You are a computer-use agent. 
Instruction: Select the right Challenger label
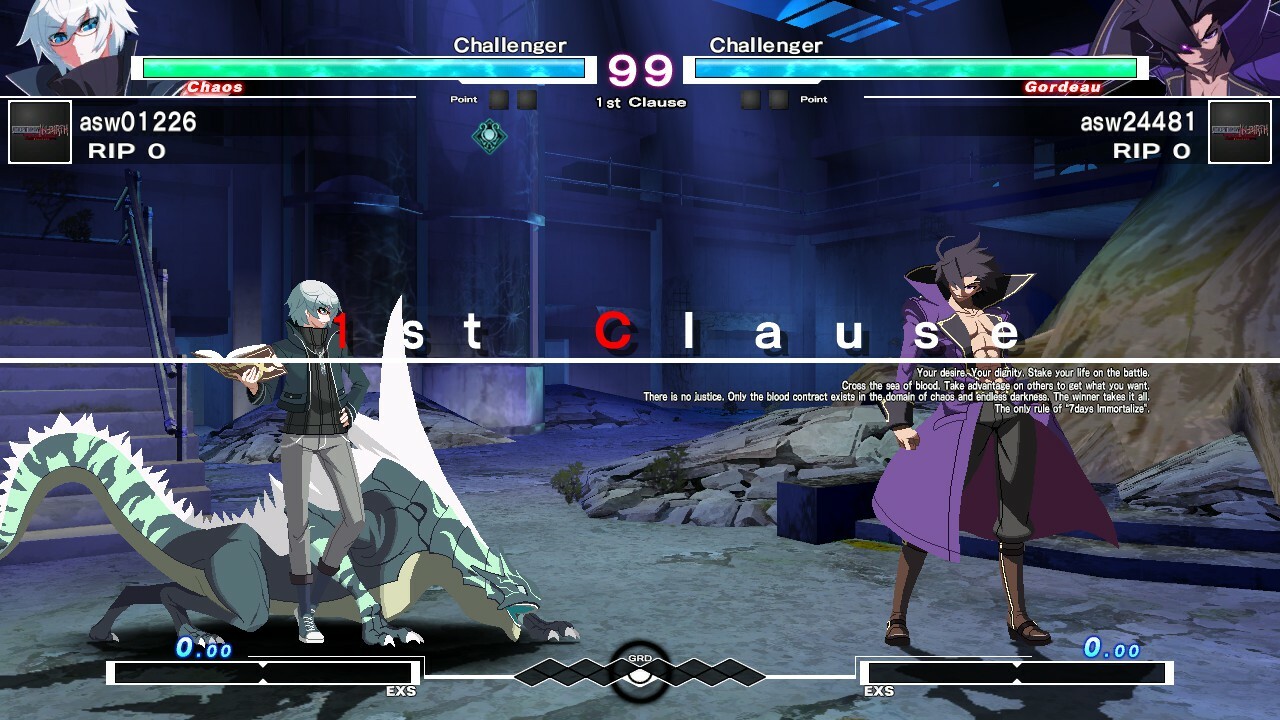(x=764, y=45)
